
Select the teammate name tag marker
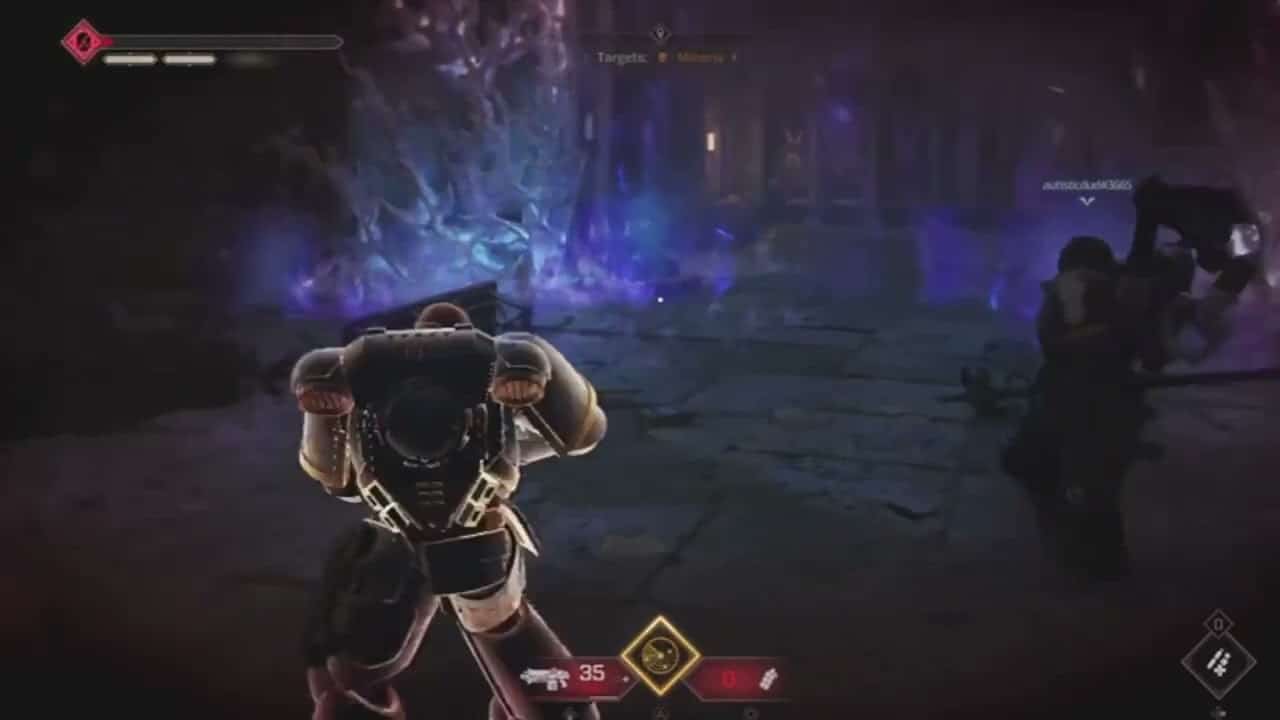click(1087, 186)
